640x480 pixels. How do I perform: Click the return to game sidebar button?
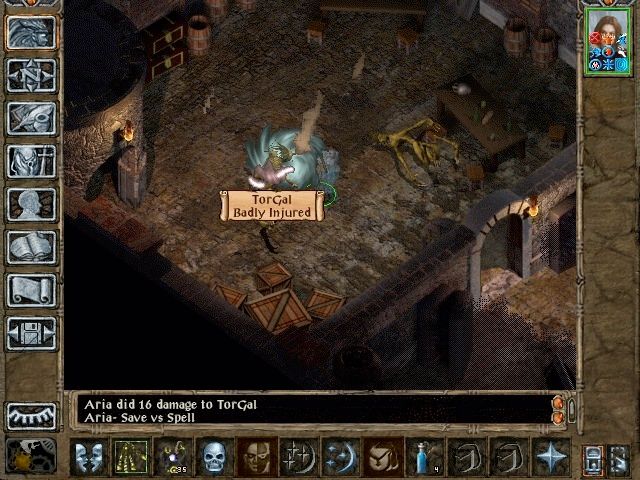pos(31,32)
